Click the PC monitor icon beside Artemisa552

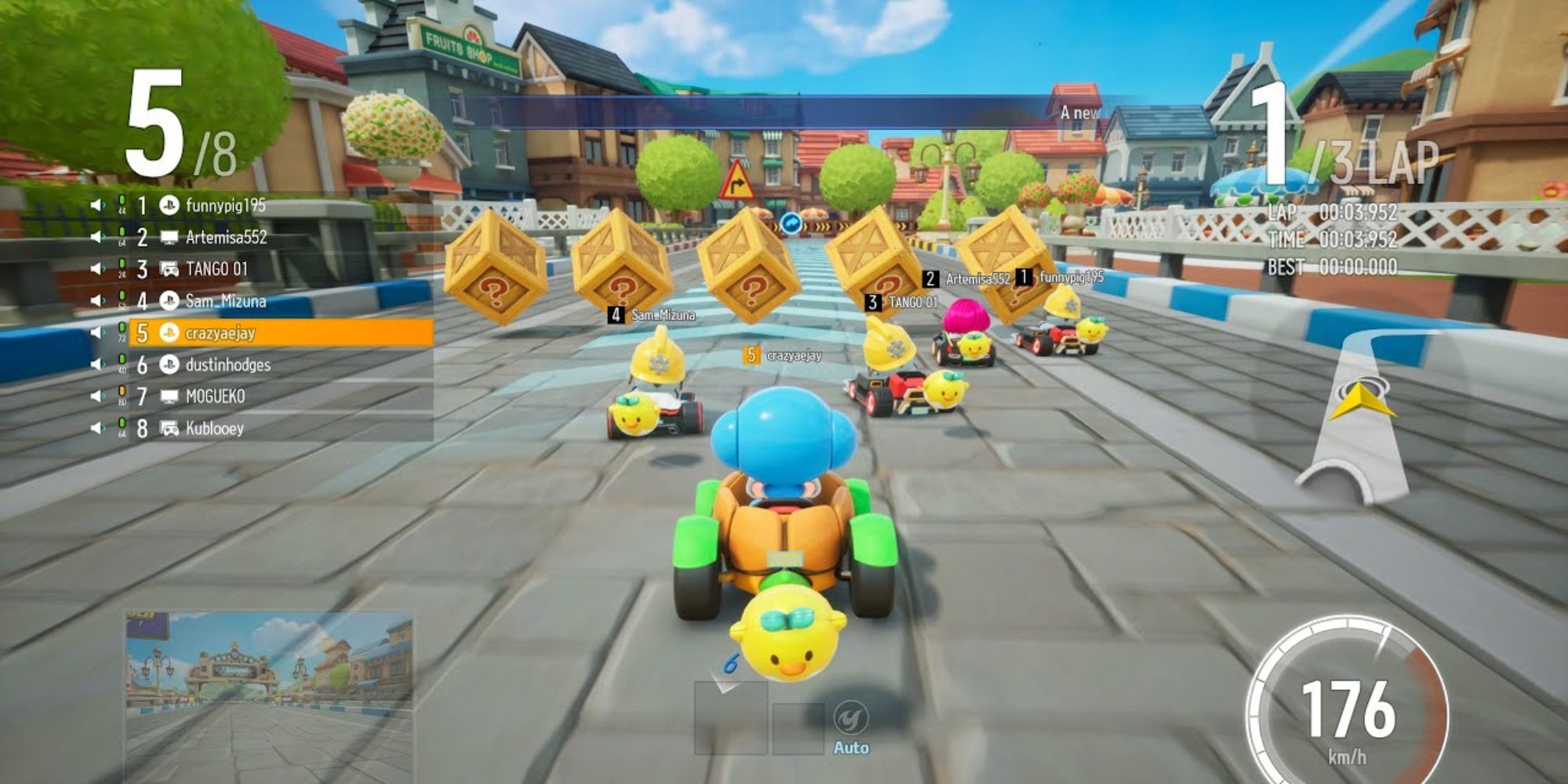[169, 238]
